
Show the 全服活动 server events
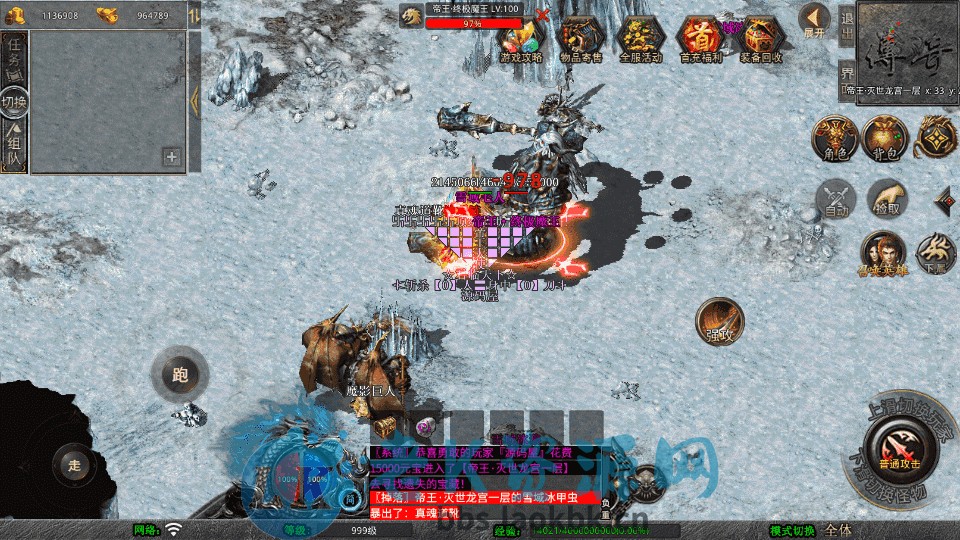[641, 40]
